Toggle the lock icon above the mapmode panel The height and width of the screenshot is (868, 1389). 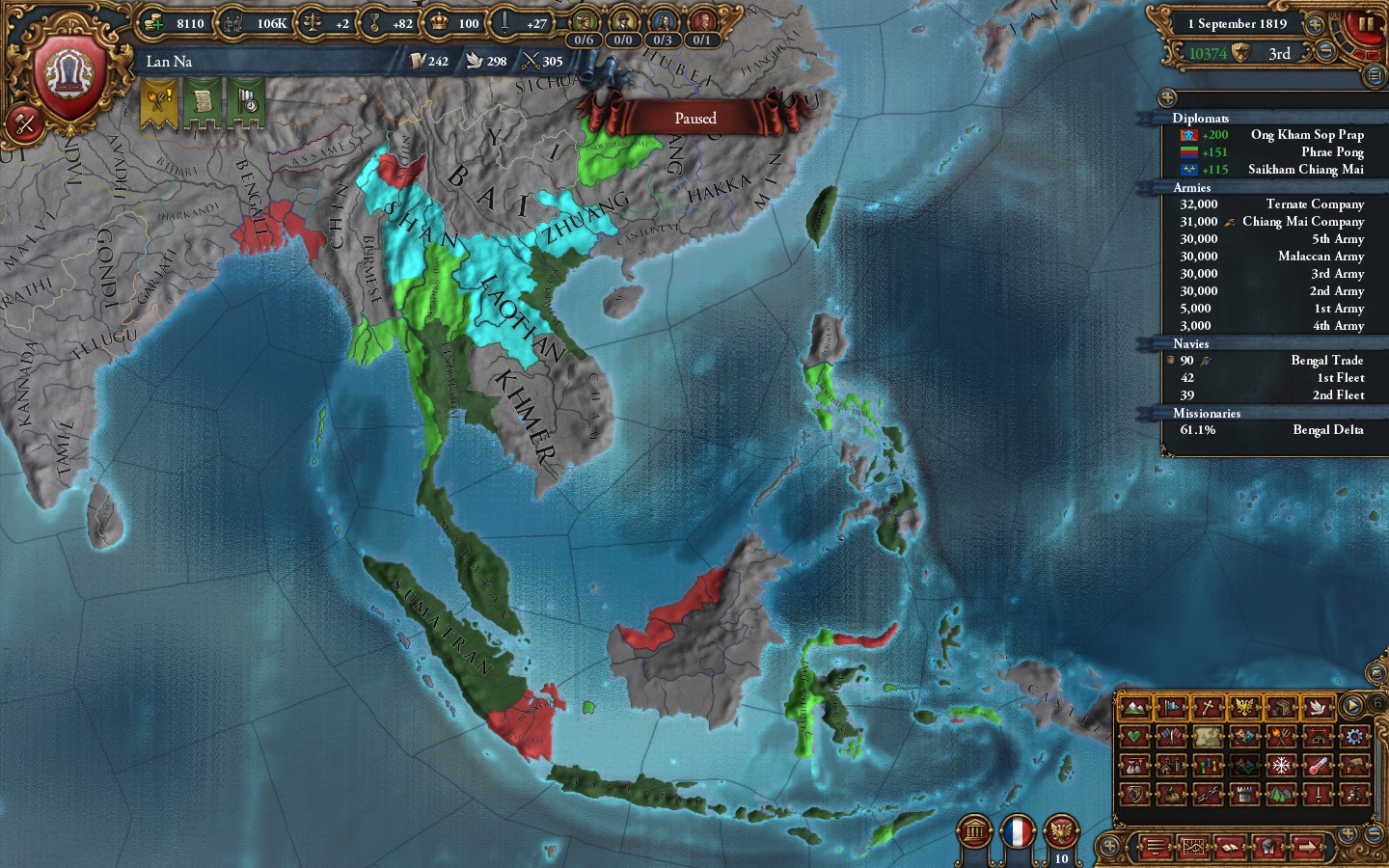pyautogui.click(x=1377, y=702)
